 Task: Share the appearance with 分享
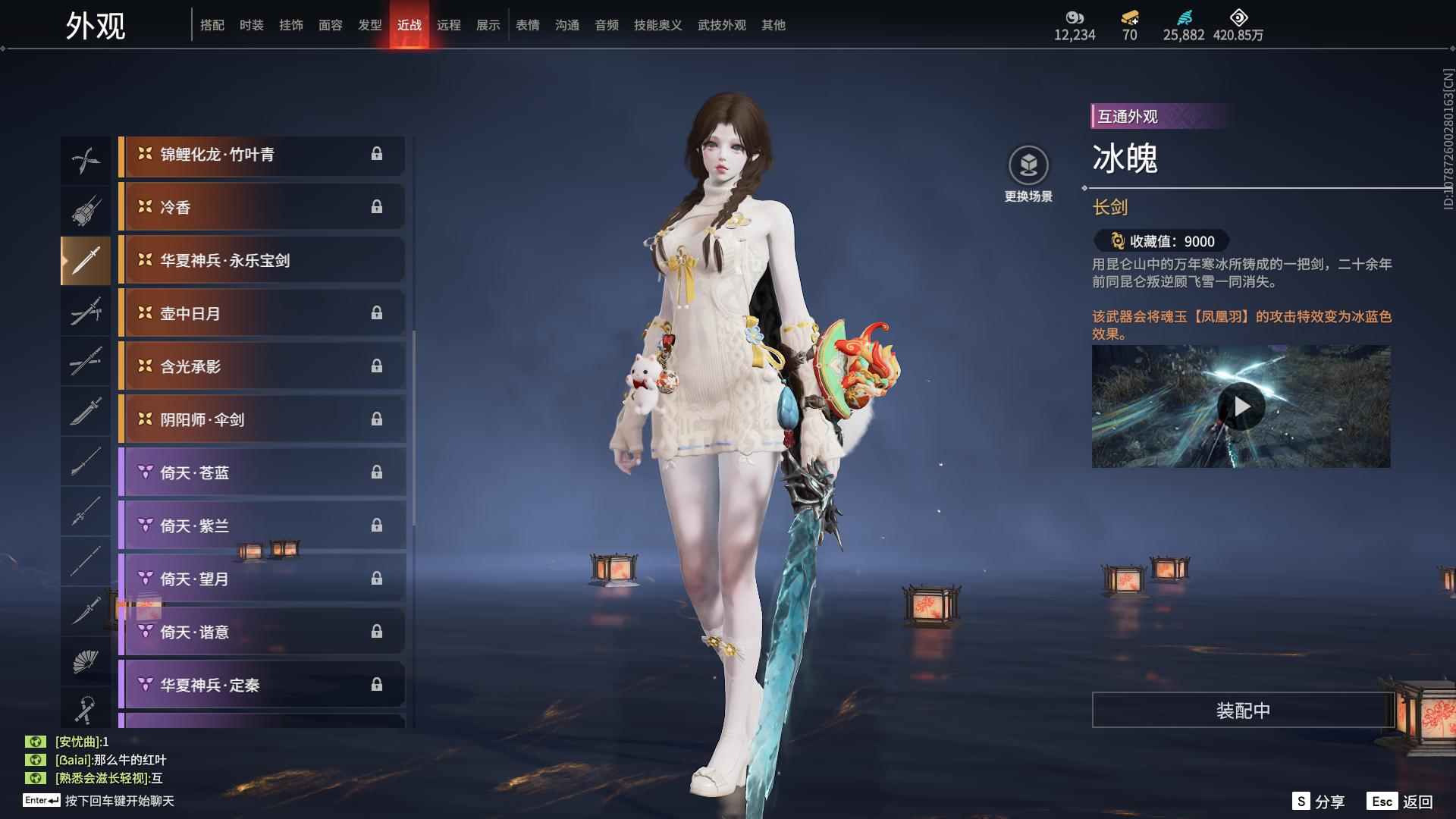pyautogui.click(x=1319, y=802)
